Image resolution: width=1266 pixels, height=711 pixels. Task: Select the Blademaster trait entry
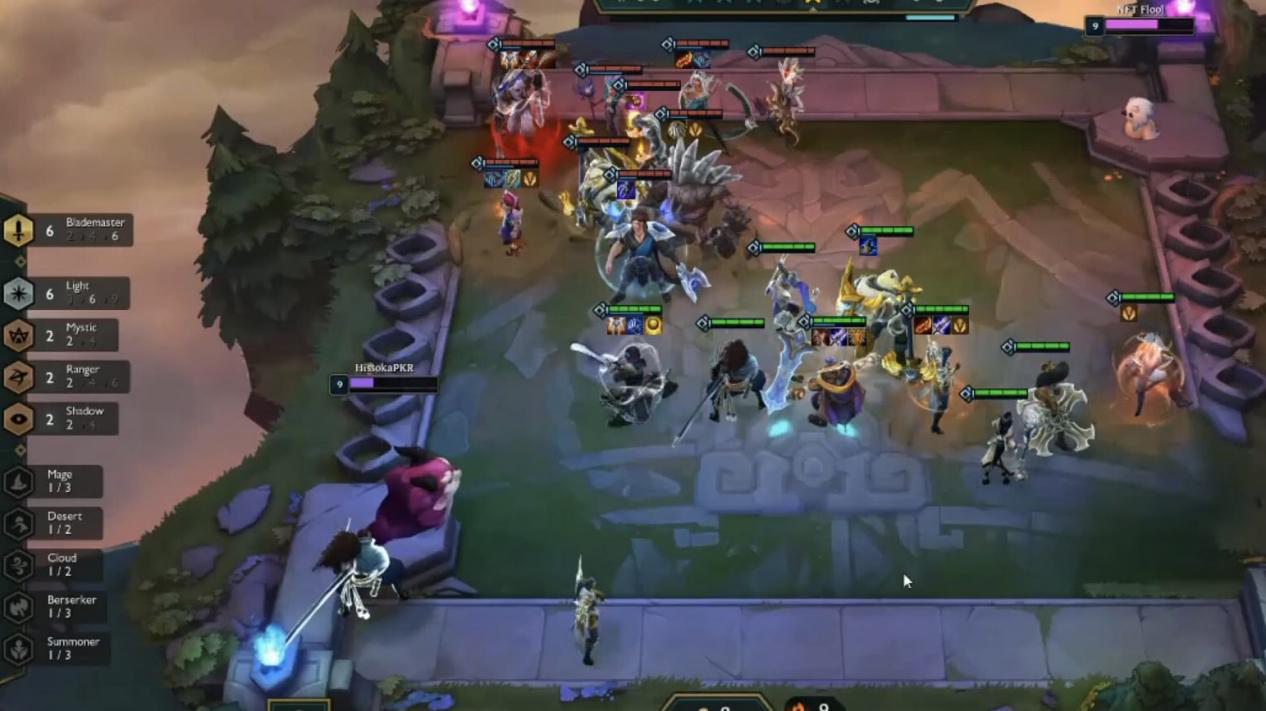point(68,230)
